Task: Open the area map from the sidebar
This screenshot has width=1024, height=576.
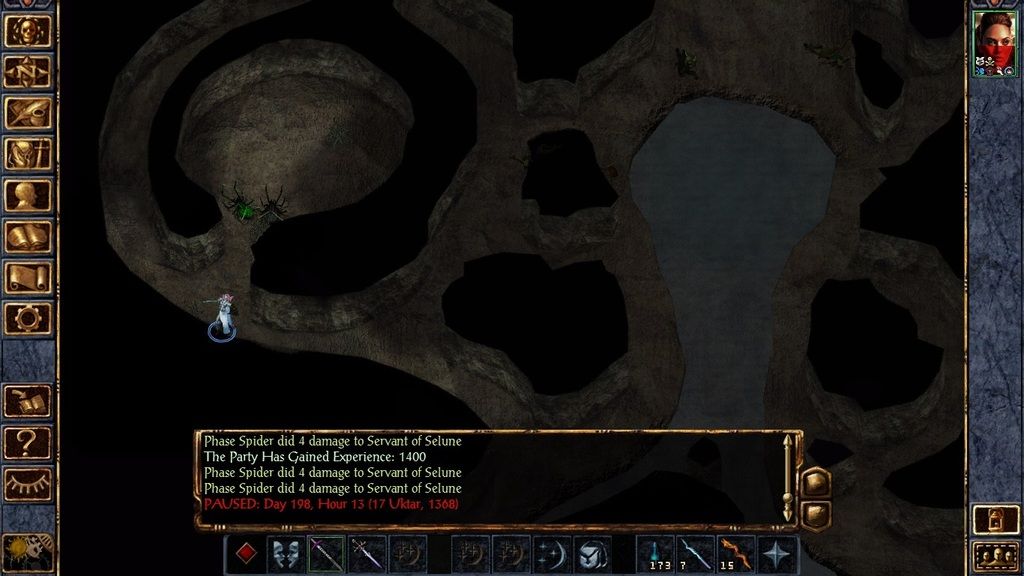Action: click(28, 71)
